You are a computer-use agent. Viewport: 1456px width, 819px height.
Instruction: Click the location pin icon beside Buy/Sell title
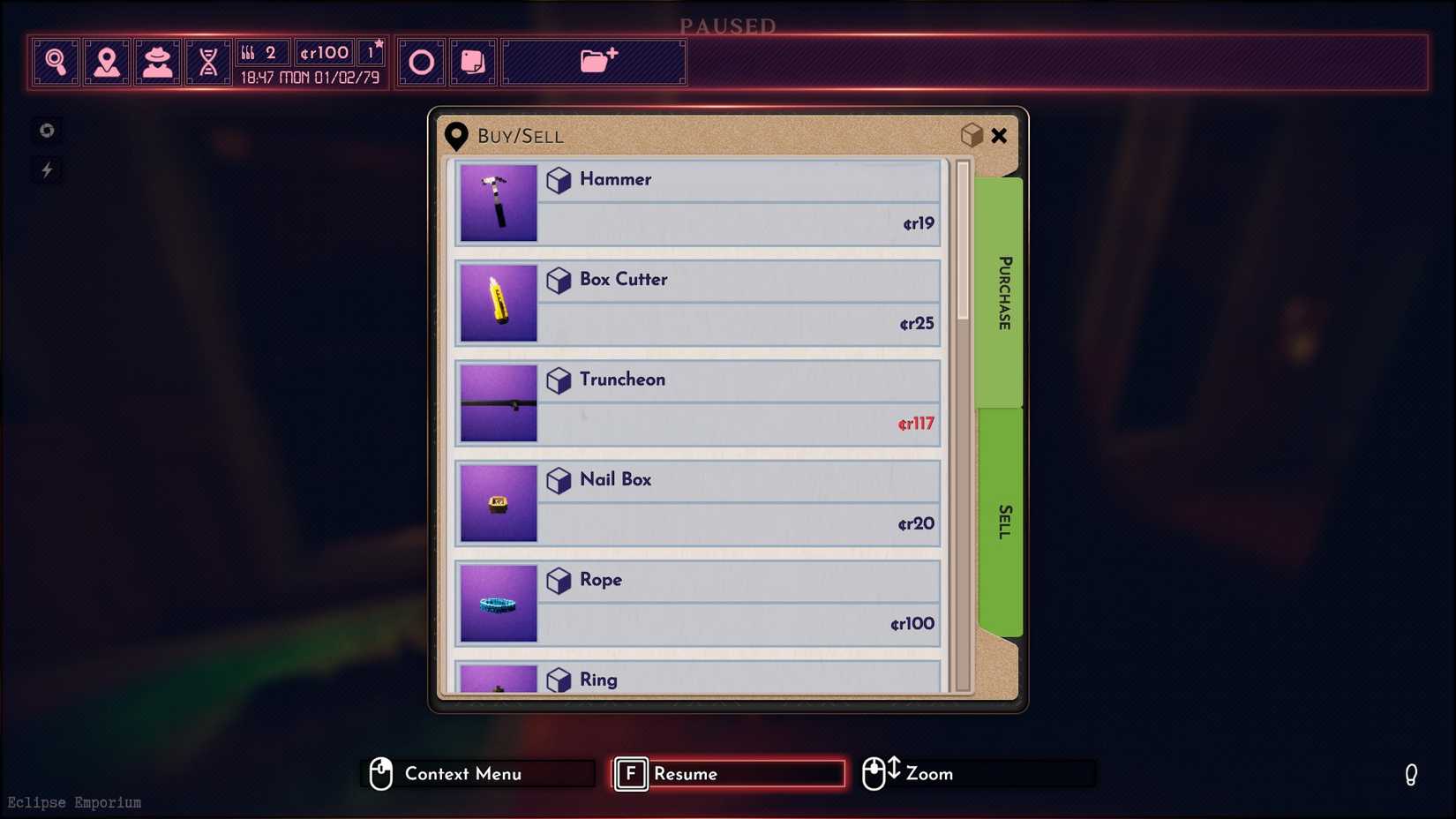[456, 136]
